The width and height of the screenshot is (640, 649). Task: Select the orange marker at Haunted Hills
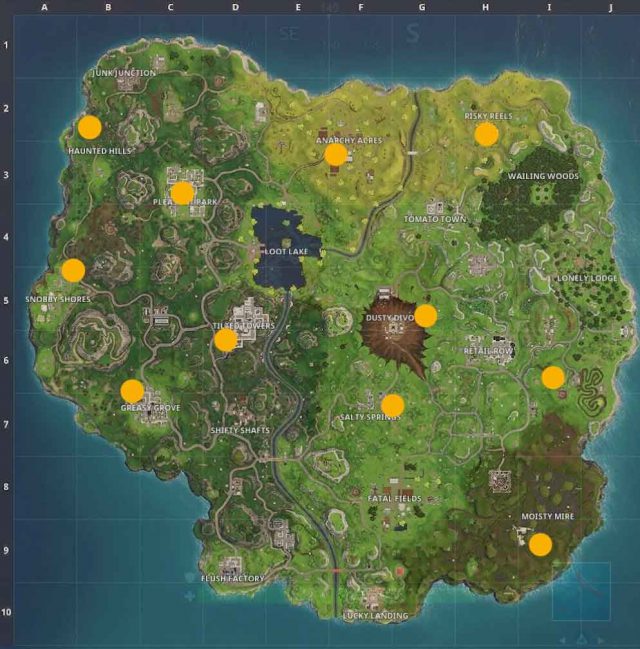pos(90,127)
